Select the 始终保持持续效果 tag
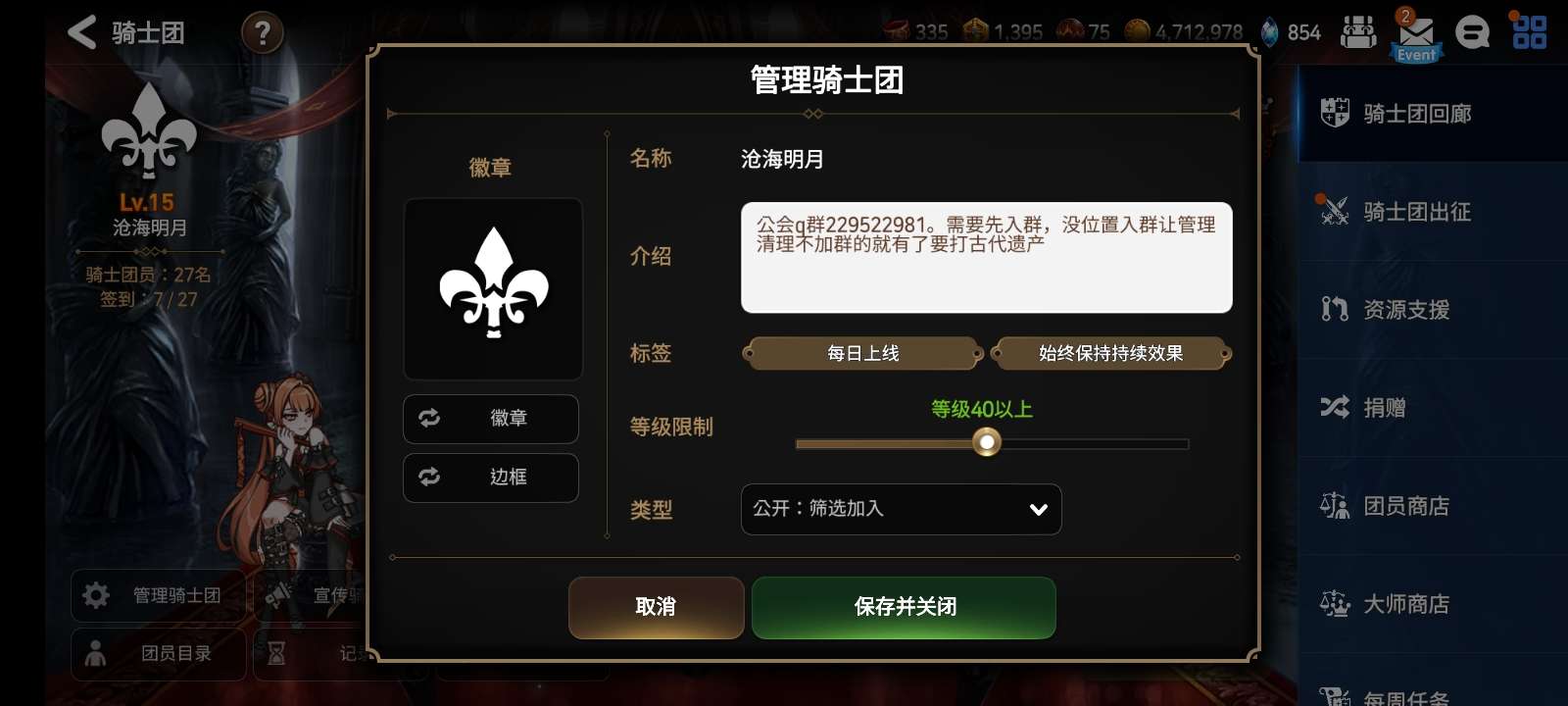The width and height of the screenshot is (1568, 706). [1110, 353]
